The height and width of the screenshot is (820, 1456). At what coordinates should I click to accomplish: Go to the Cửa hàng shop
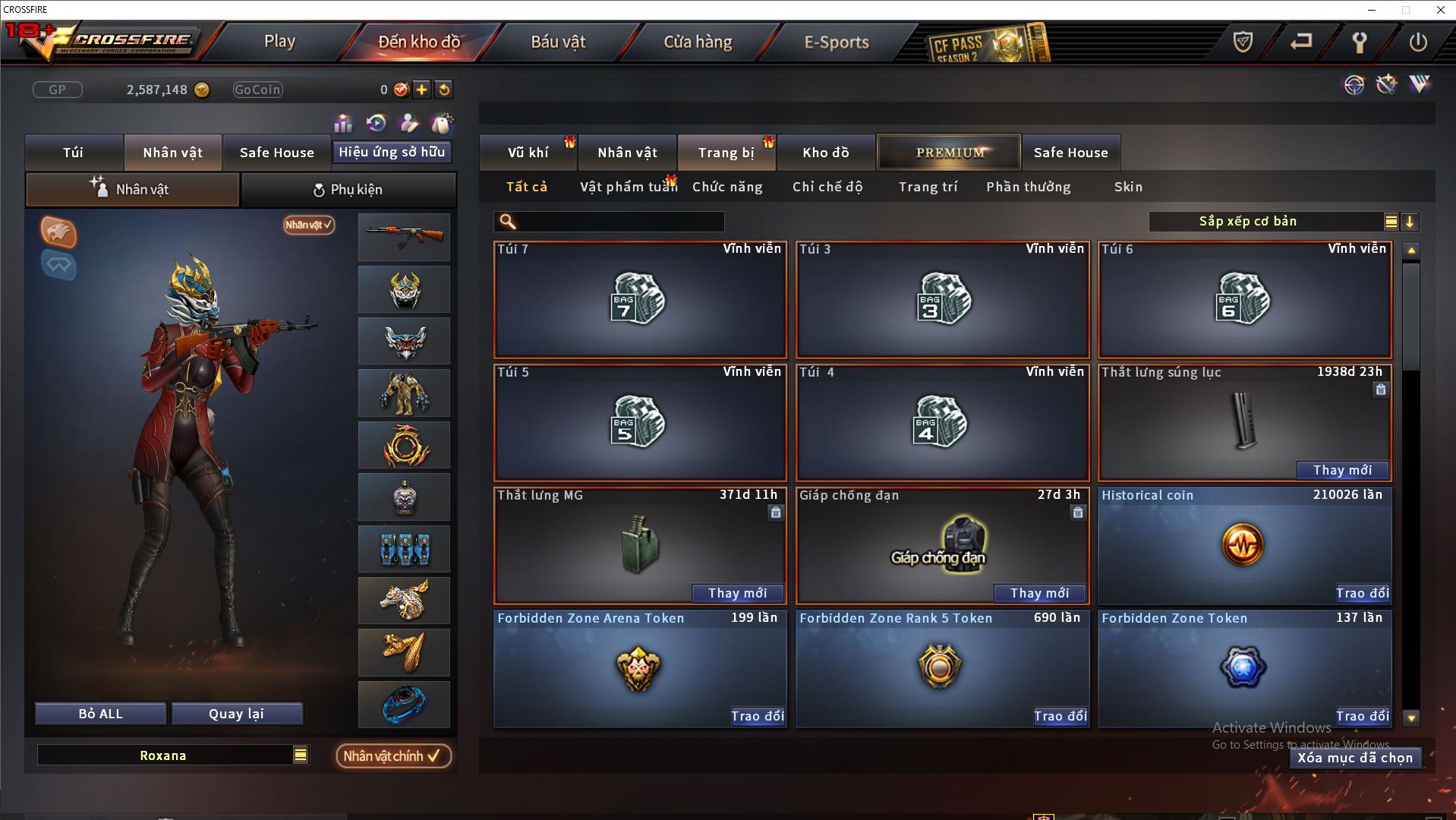click(698, 42)
